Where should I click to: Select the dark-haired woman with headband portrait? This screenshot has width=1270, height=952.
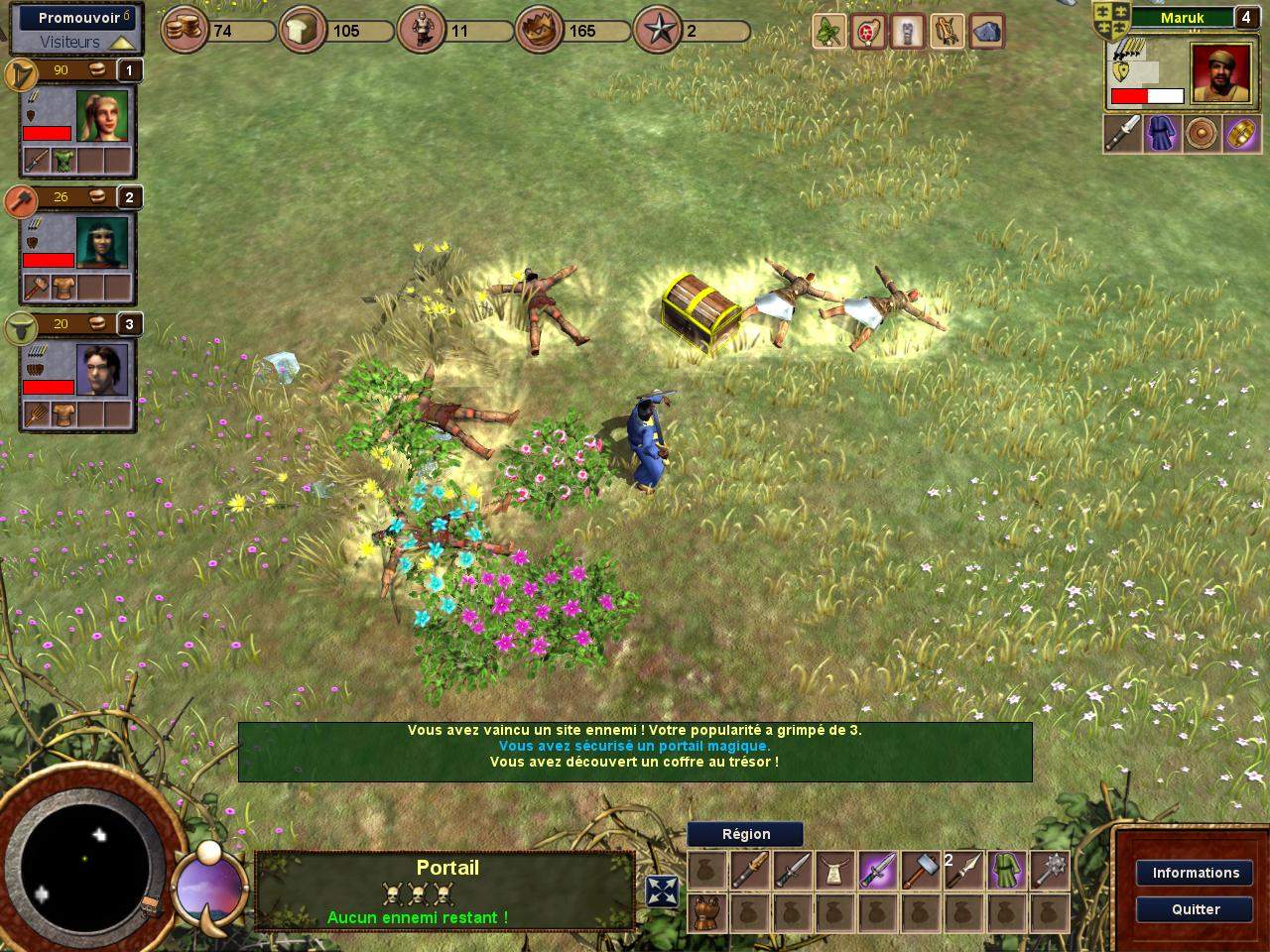[102, 243]
